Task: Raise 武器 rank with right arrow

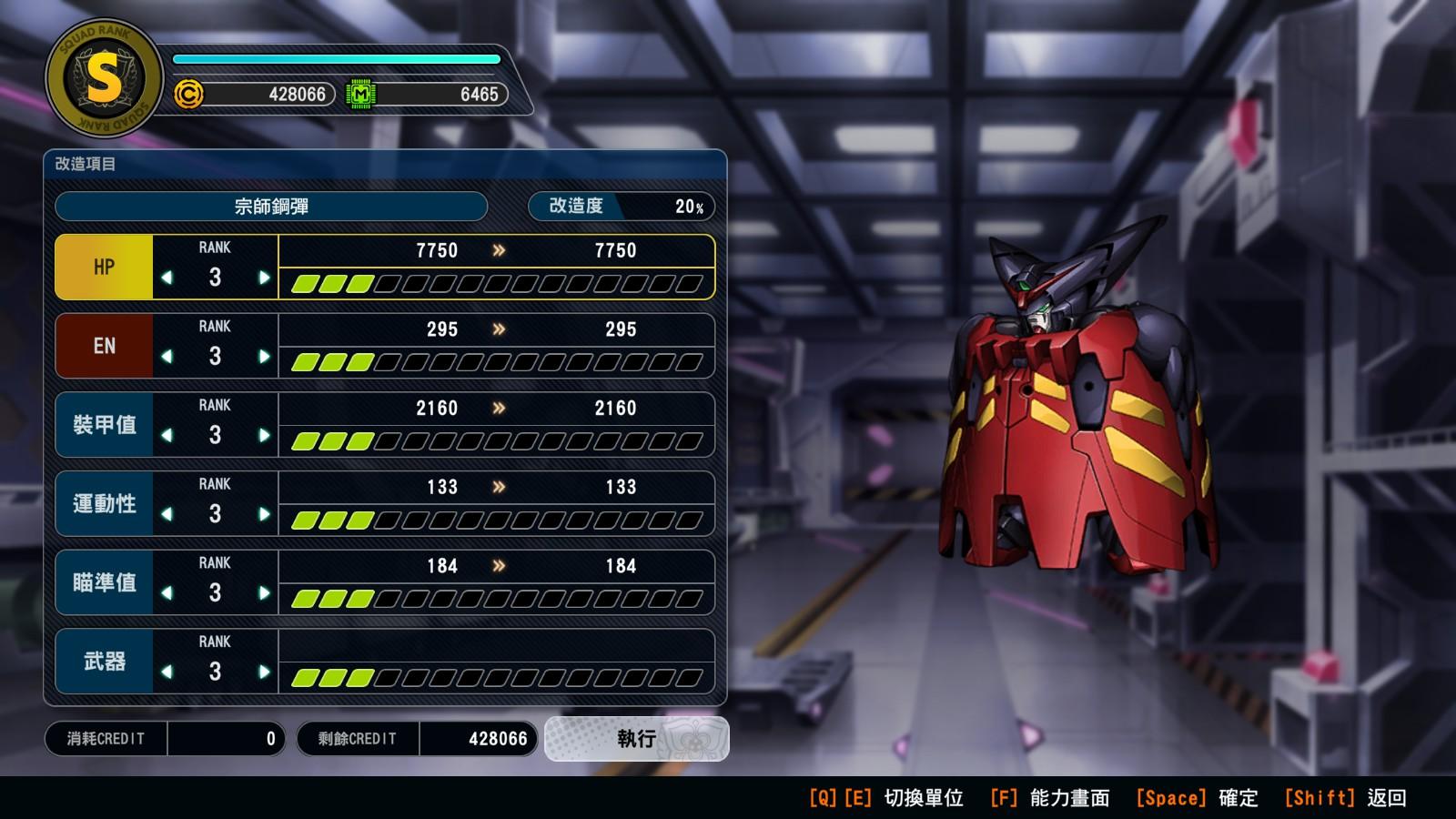Action: pos(264,672)
